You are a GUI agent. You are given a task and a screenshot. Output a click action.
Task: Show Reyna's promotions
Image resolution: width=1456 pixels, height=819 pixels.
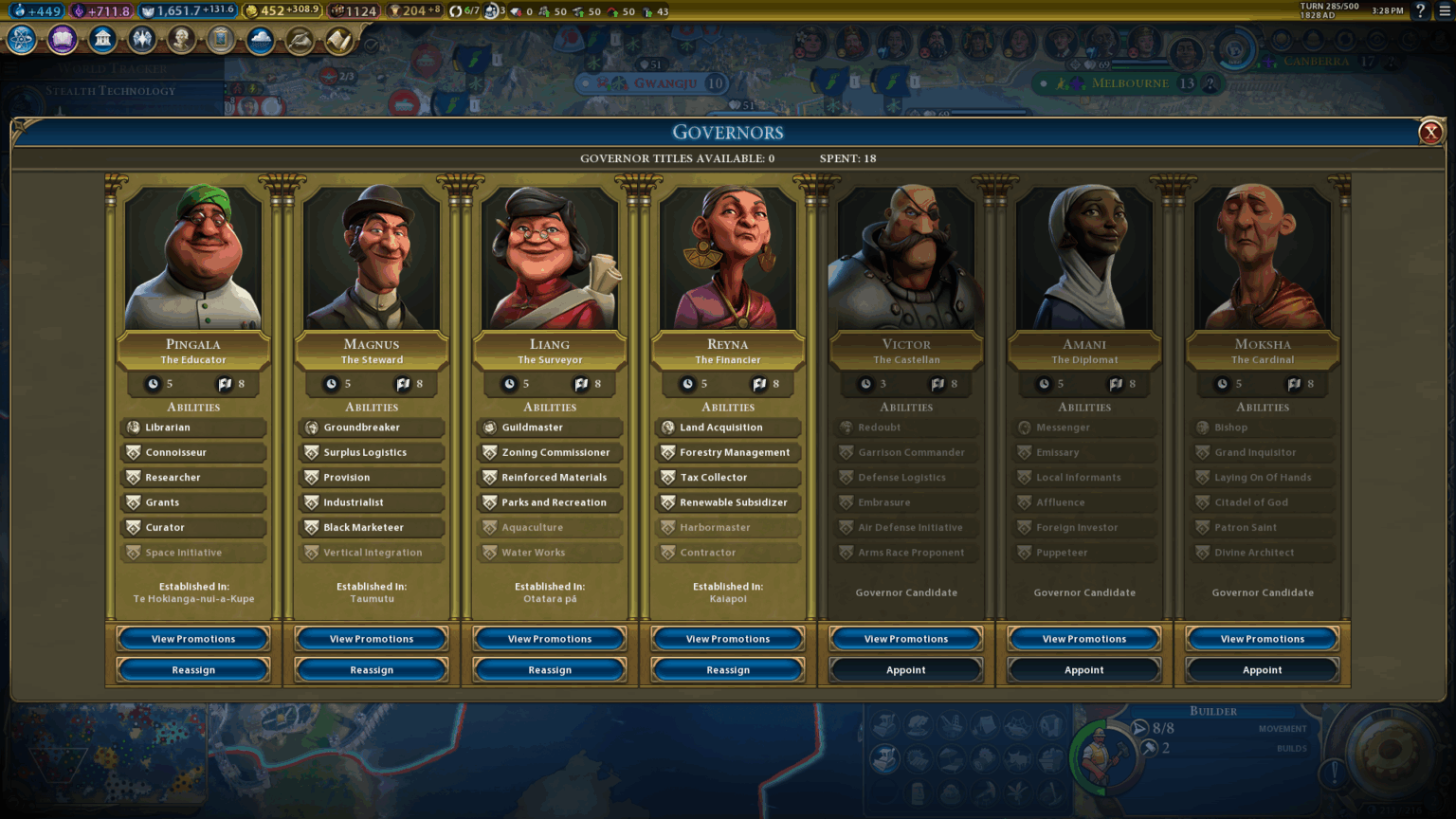pos(728,639)
